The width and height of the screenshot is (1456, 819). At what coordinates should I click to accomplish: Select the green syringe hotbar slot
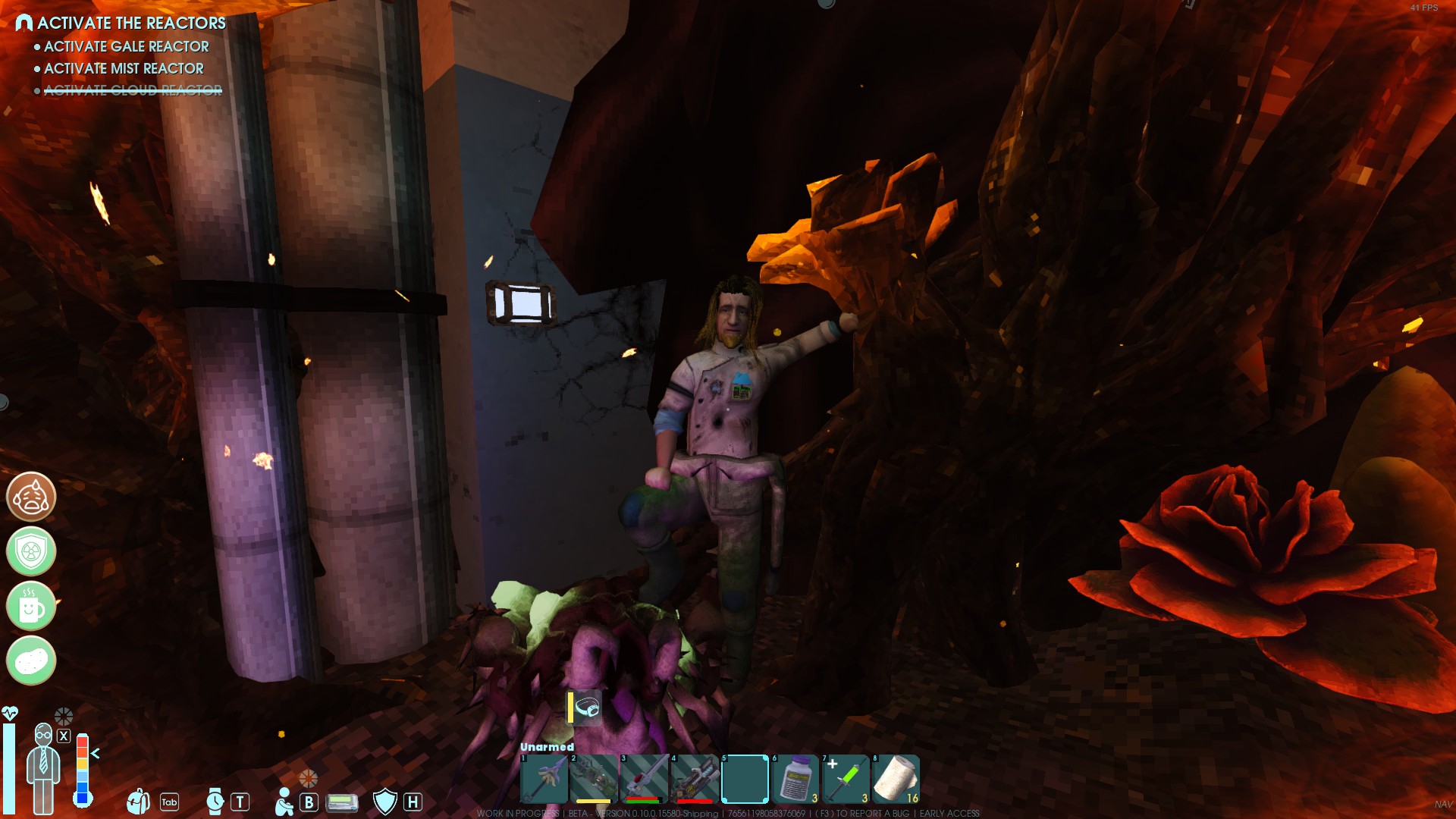point(845,778)
